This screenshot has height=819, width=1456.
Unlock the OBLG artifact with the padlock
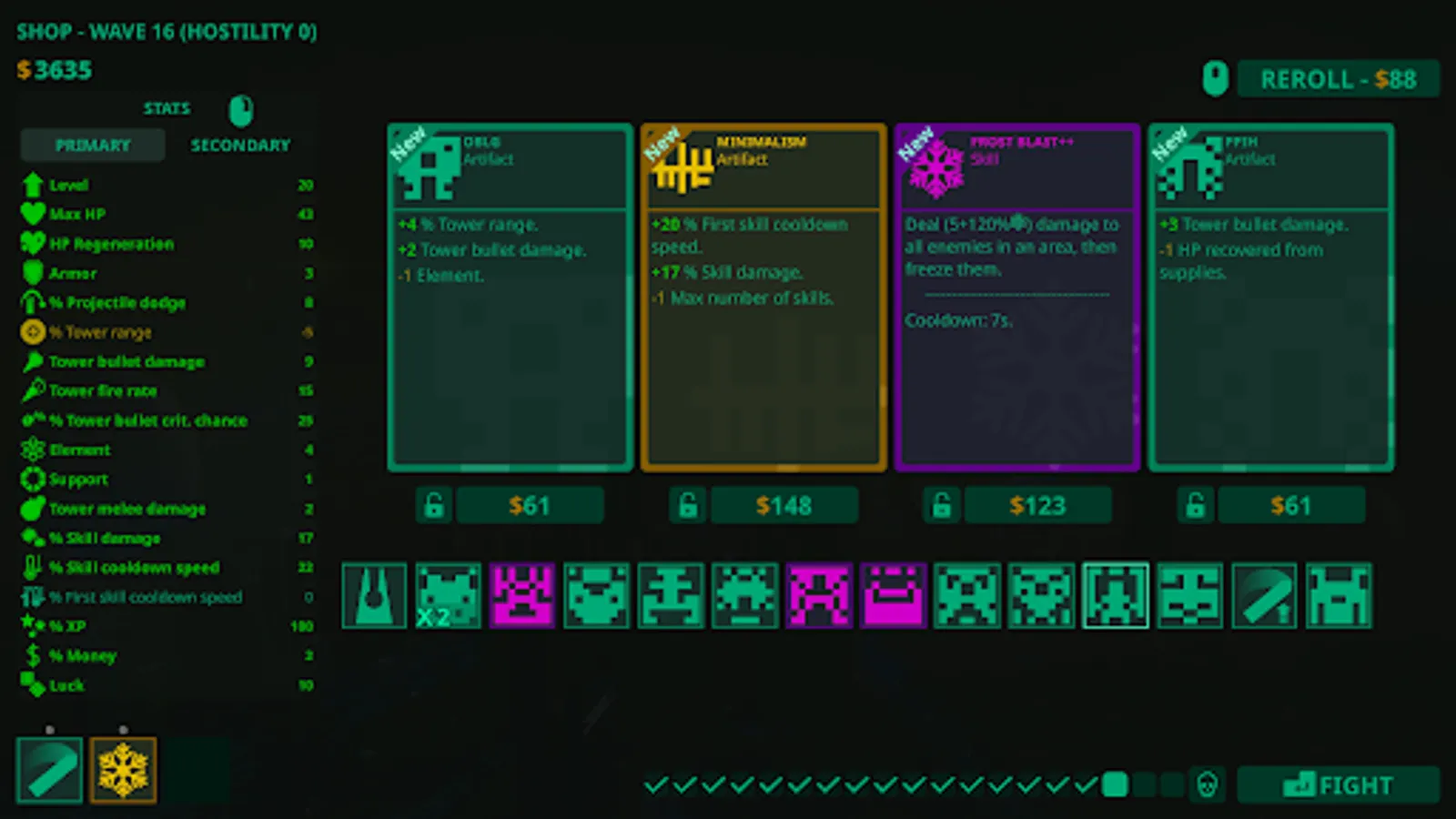[x=434, y=505]
